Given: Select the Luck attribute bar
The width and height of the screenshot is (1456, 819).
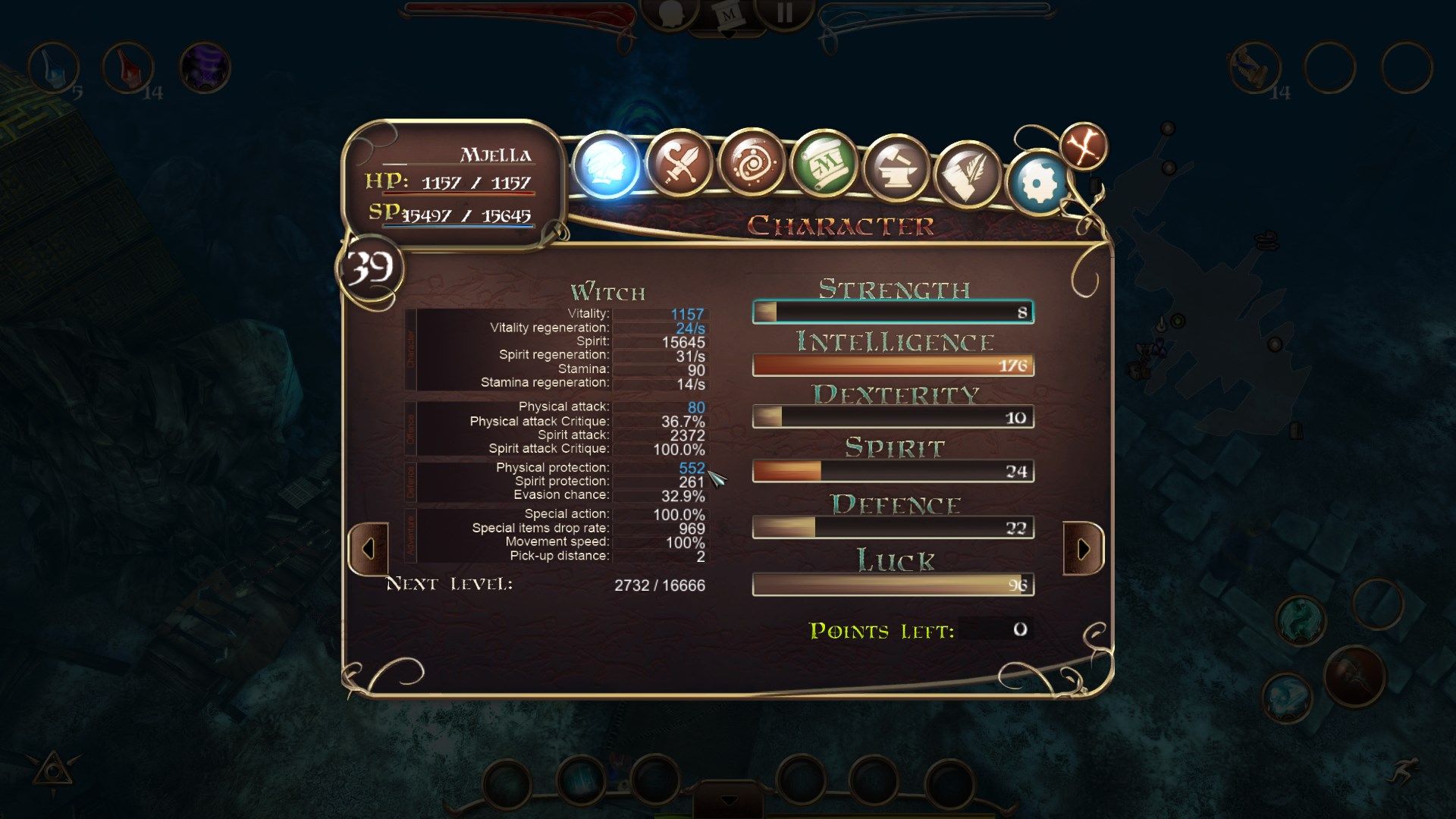Looking at the screenshot, I should (x=893, y=585).
